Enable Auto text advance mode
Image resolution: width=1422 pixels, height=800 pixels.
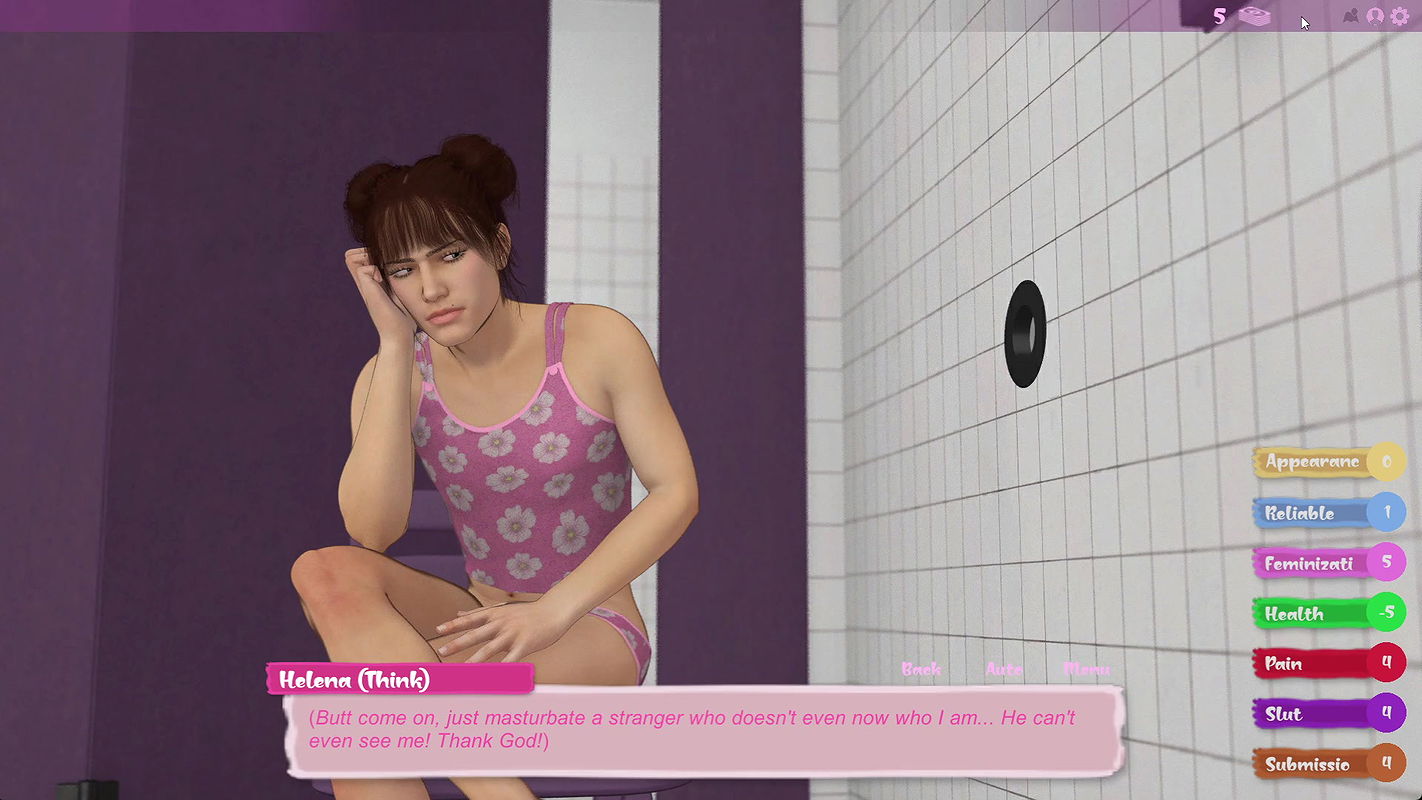pyautogui.click(x=1004, y=668)
